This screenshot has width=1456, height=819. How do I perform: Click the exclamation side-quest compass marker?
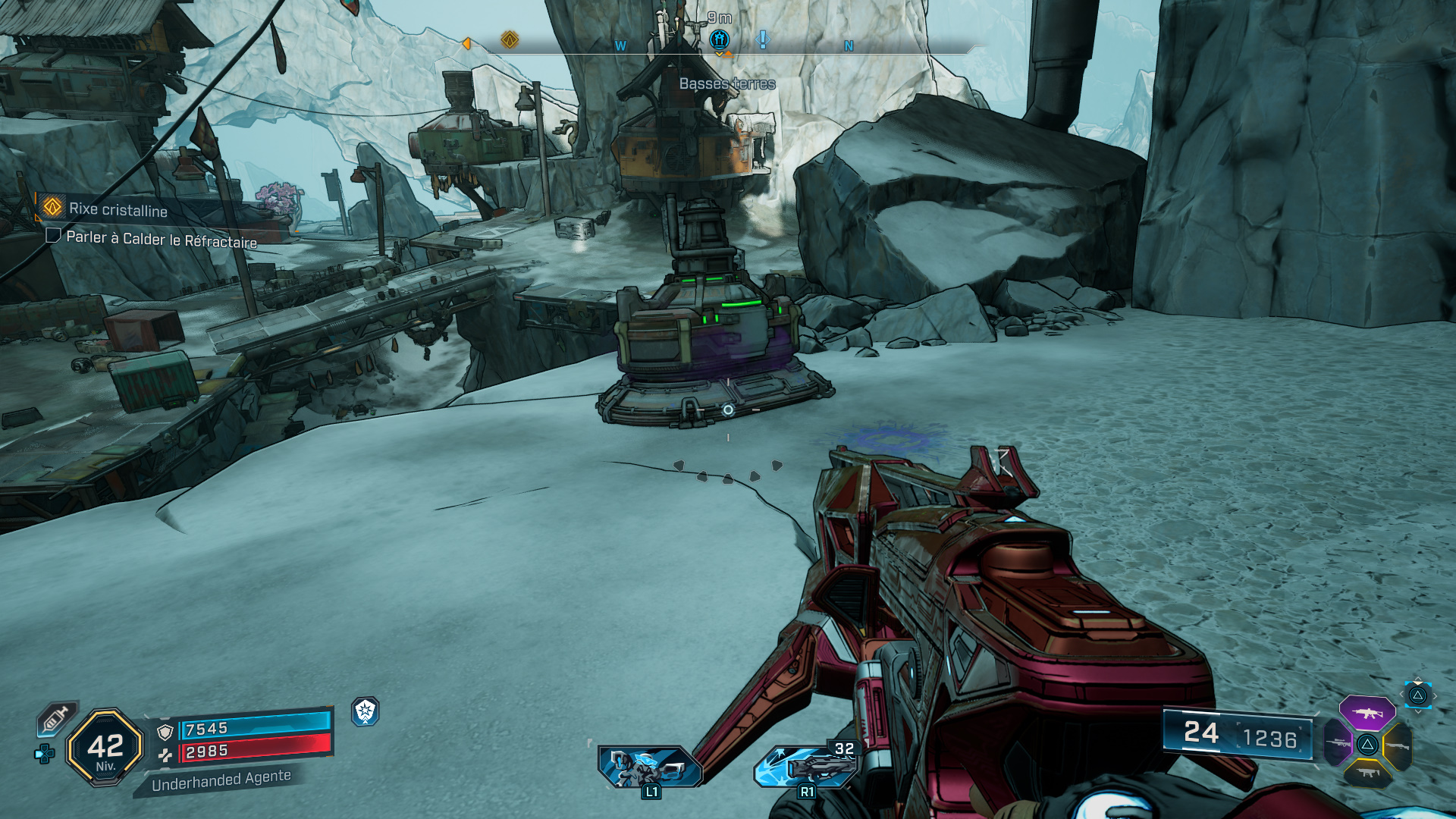(x=763, y=39)
